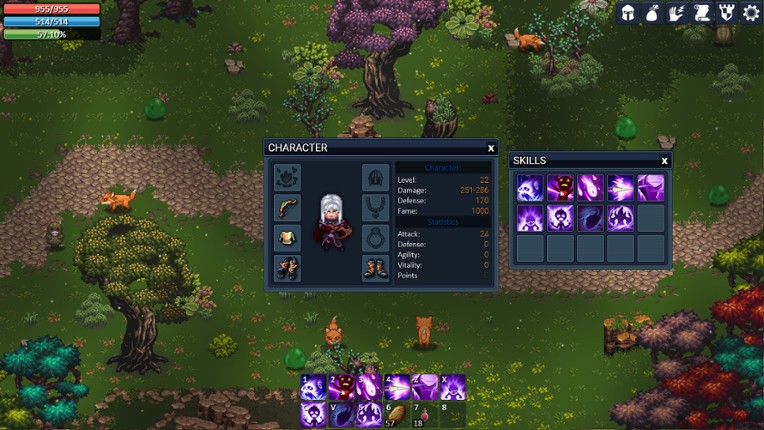The image size is (764, 430).
Task: Activate the ghost skull skill in hotbar slot 1
Action: point(313,387)
